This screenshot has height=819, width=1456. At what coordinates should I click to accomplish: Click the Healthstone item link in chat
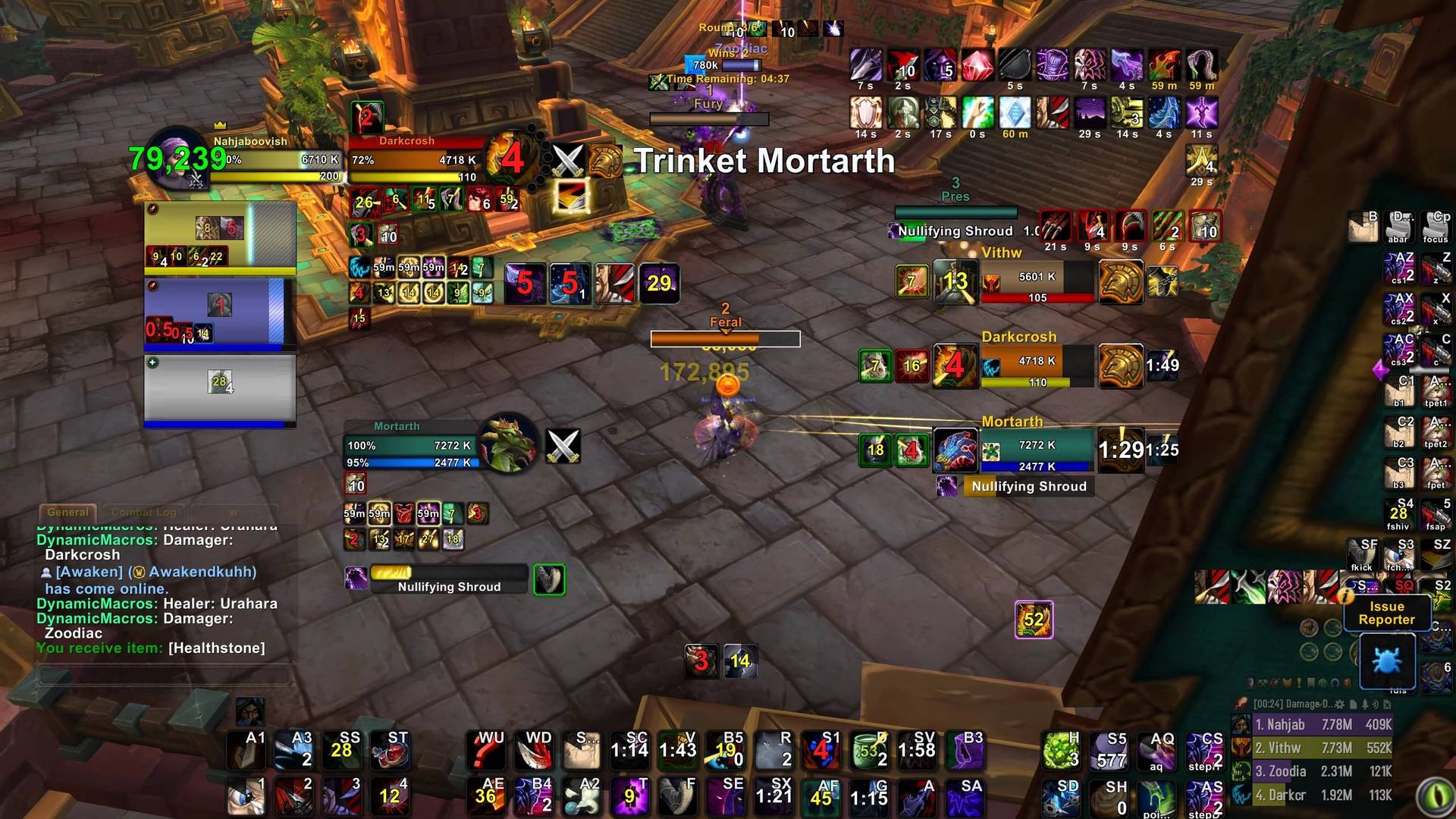pyautogui.click(x=217, y=648)
